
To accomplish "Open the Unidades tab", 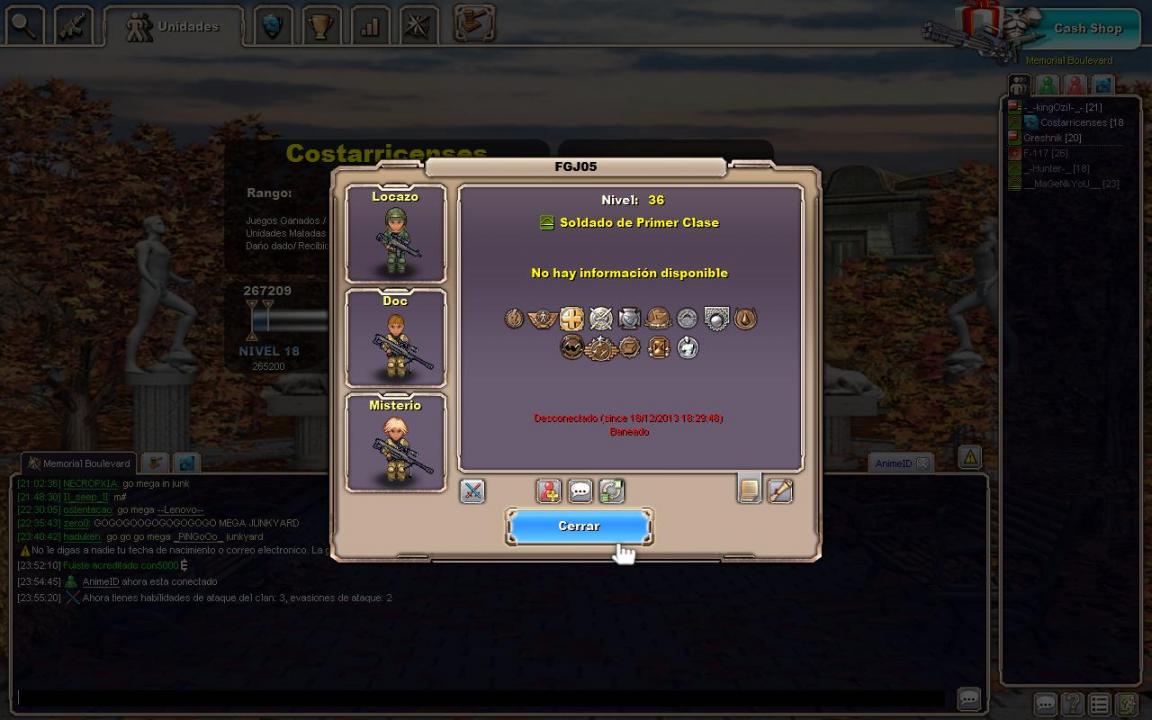I will coord(174,27).
